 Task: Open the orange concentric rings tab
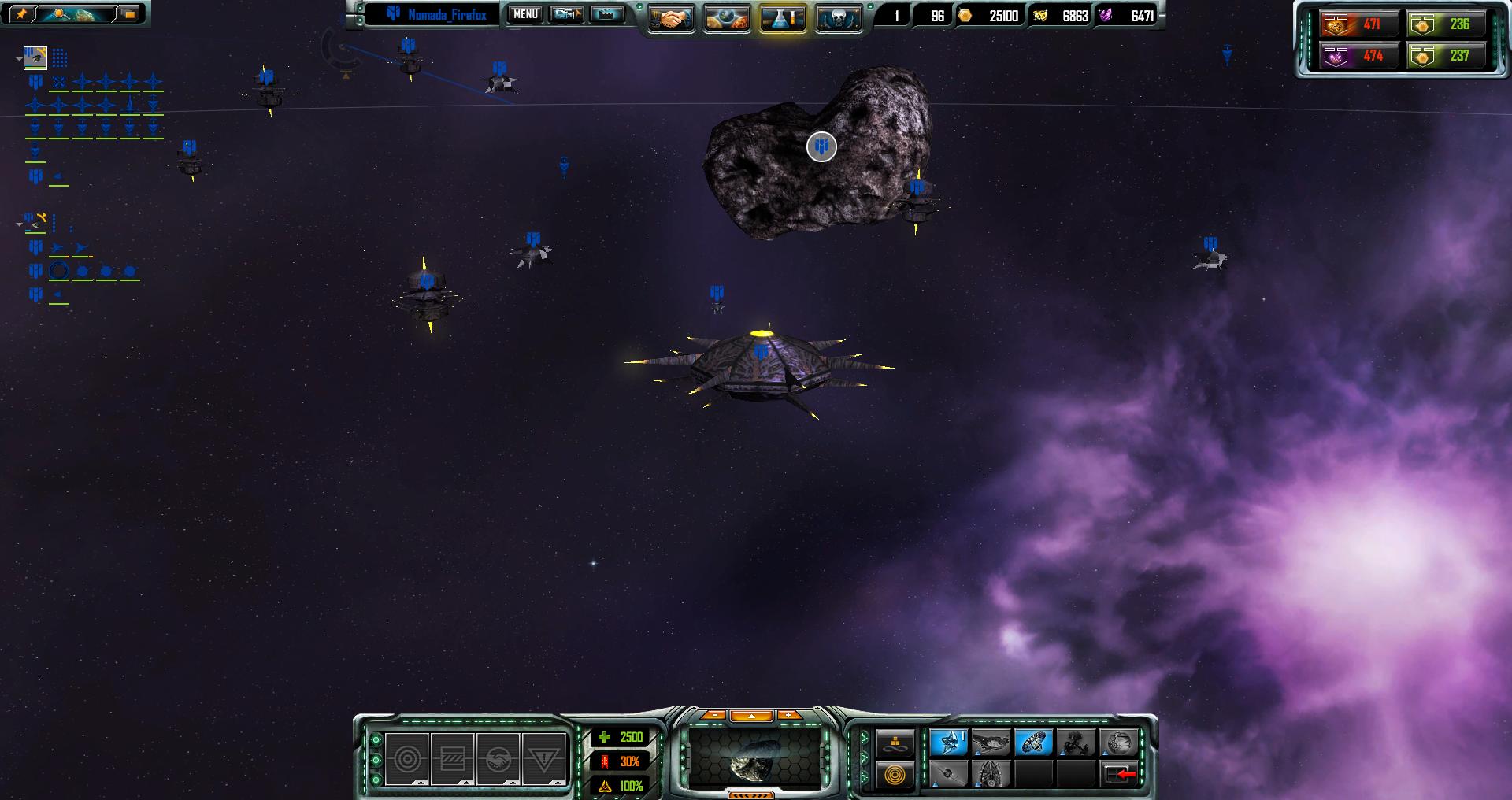point(895,775)
